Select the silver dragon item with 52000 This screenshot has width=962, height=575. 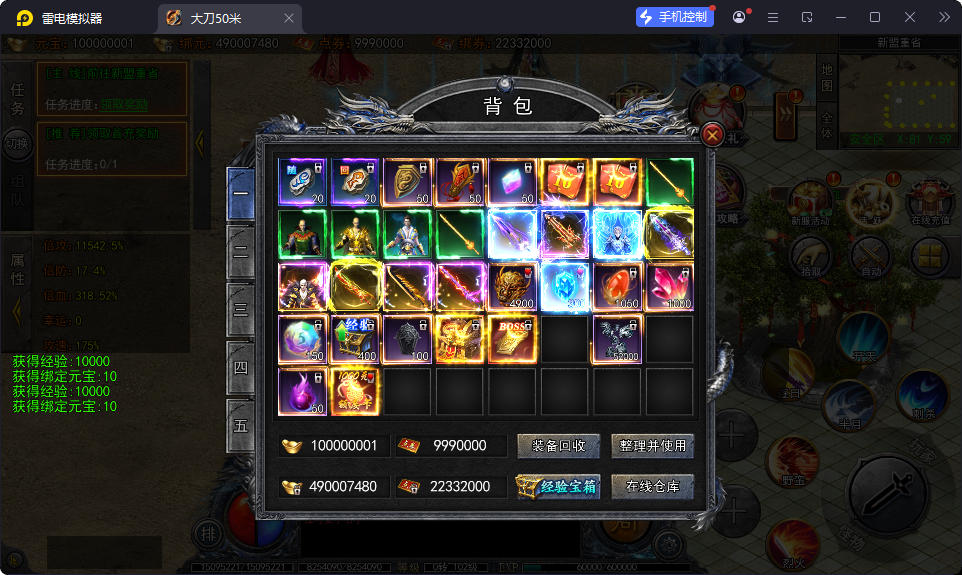click(x=617, y=339)
